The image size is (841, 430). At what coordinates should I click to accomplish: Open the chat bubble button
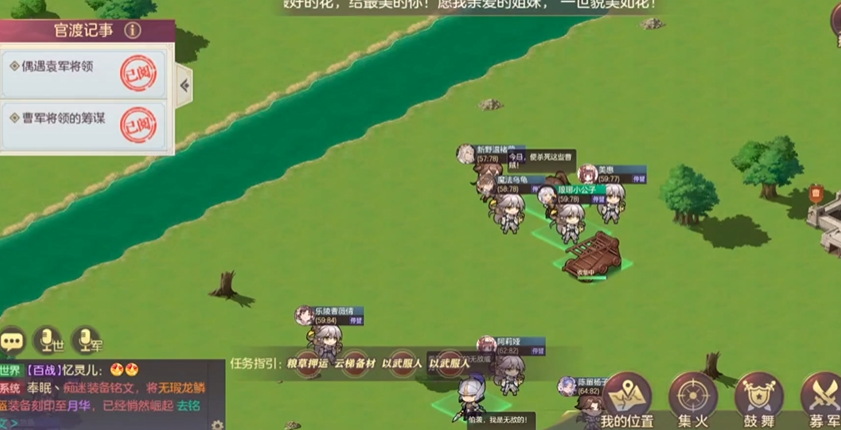[12, 340]
